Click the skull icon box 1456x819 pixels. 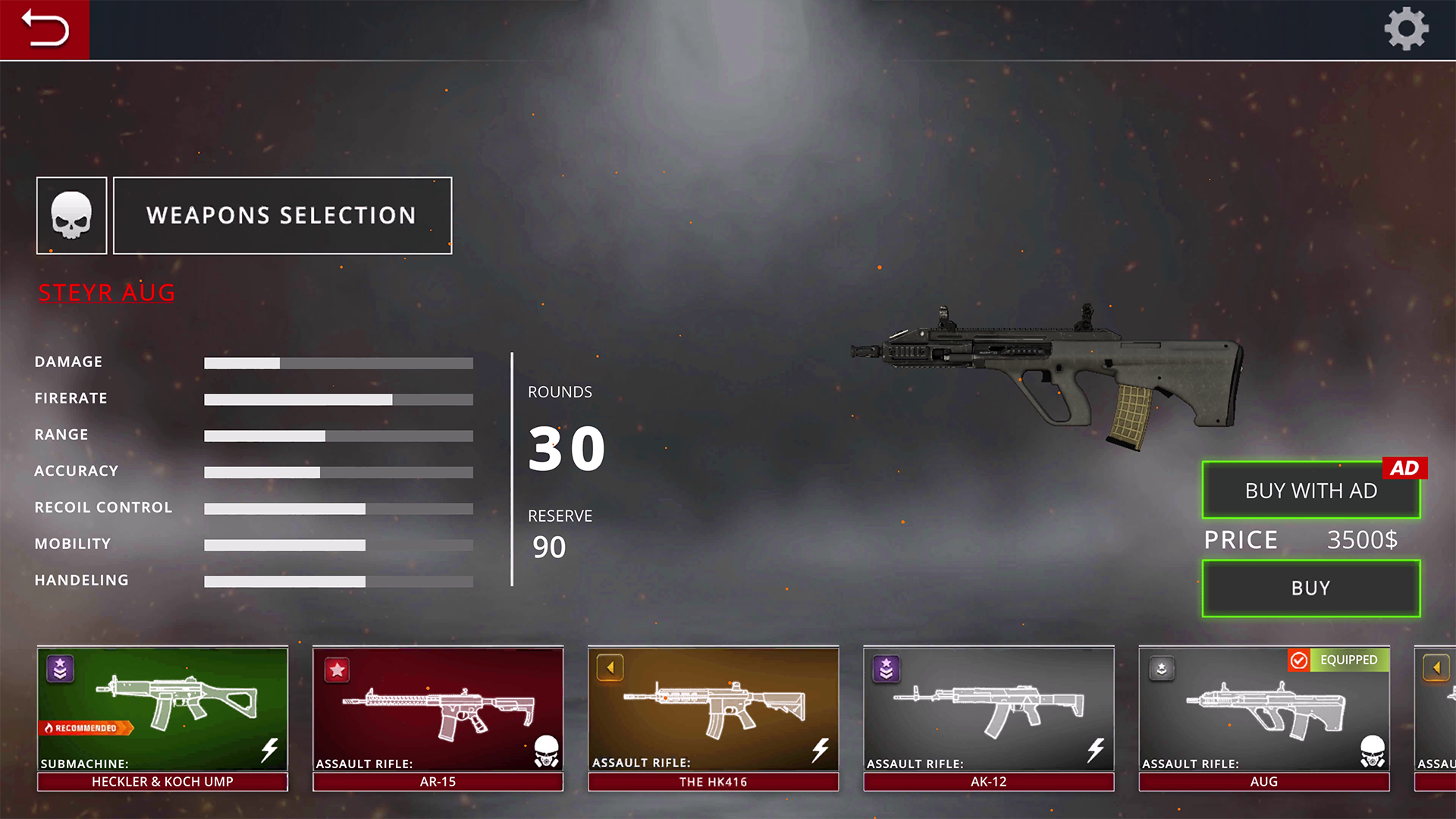click(72, 215)
